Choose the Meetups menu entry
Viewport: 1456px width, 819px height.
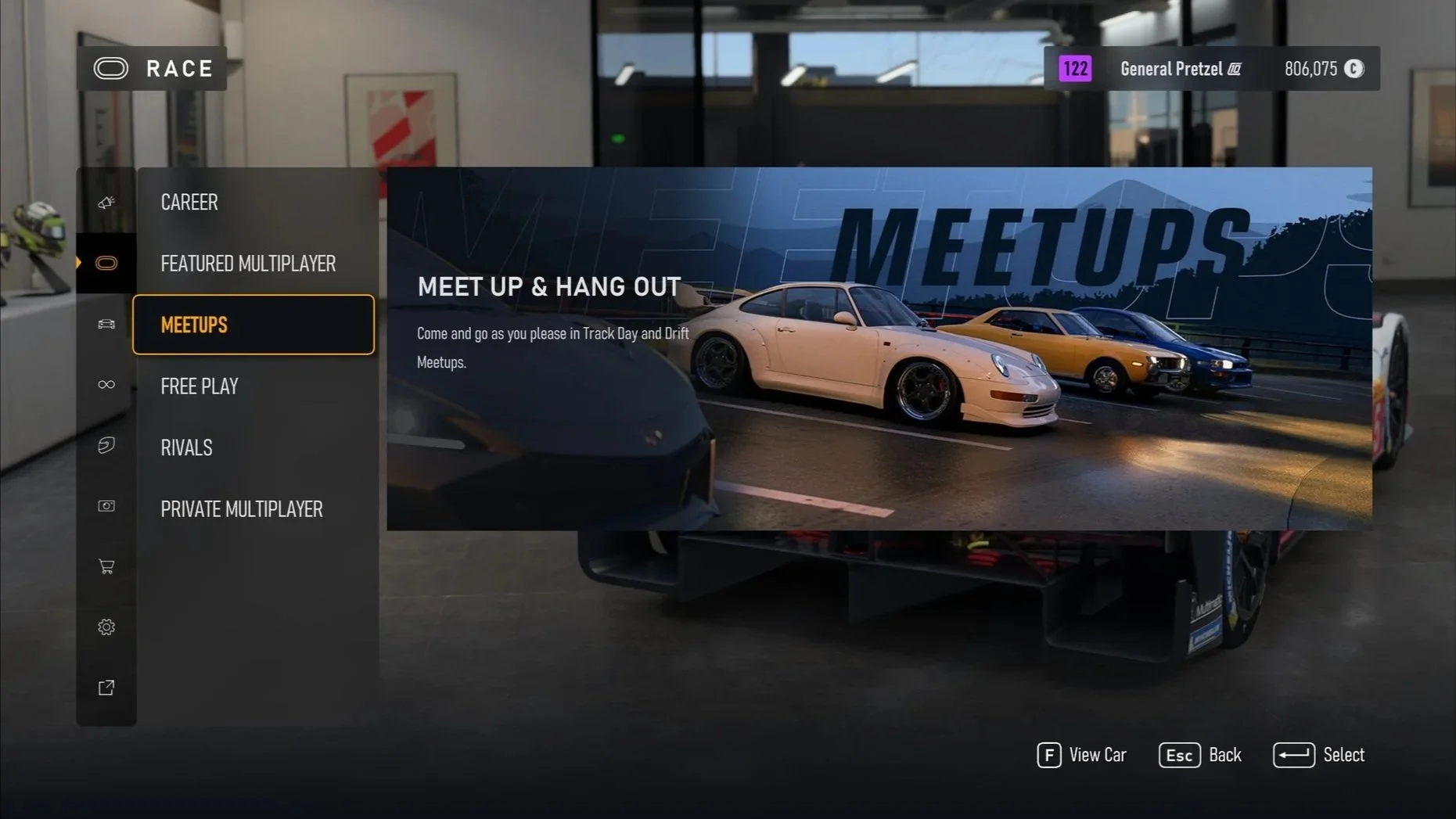(x=253, y=325)
